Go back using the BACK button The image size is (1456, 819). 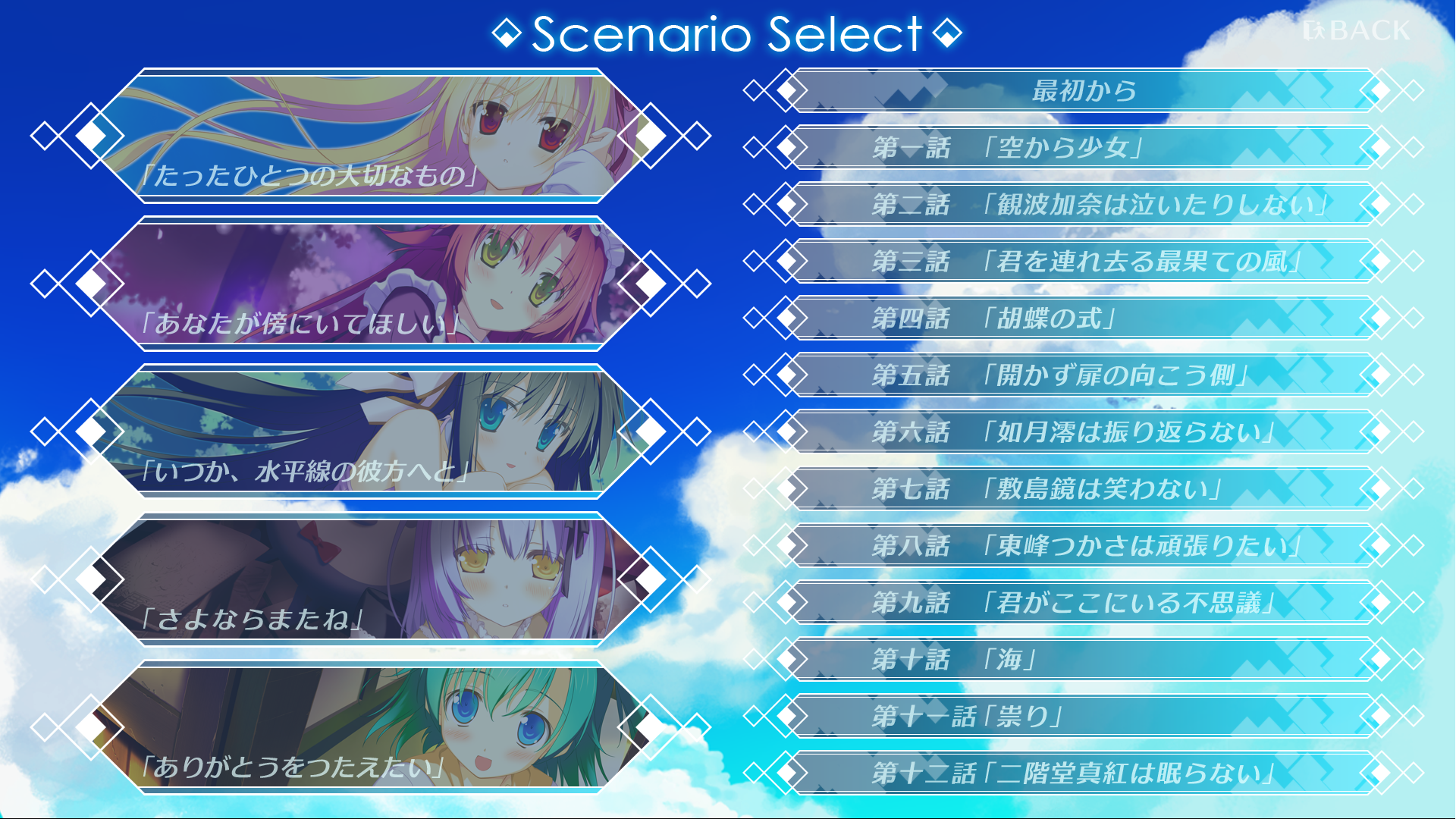pos(1357,31)
